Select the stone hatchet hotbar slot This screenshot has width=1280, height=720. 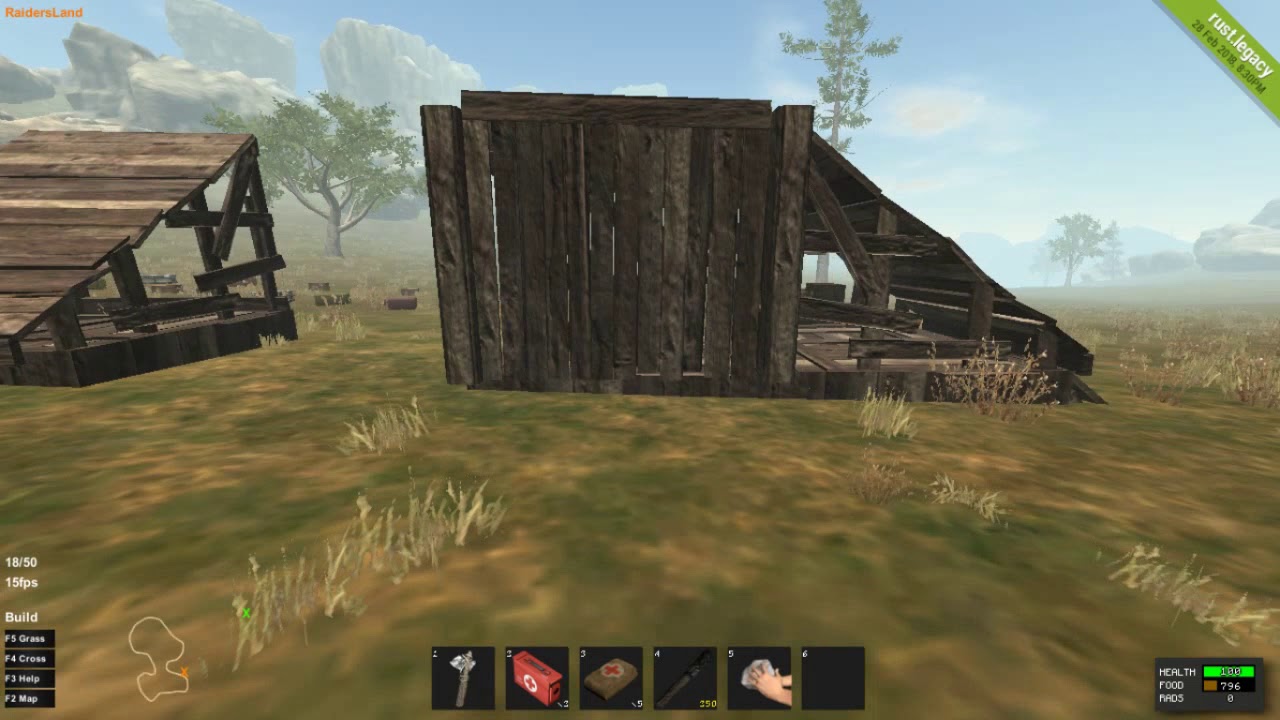click(x=463, y=678)
